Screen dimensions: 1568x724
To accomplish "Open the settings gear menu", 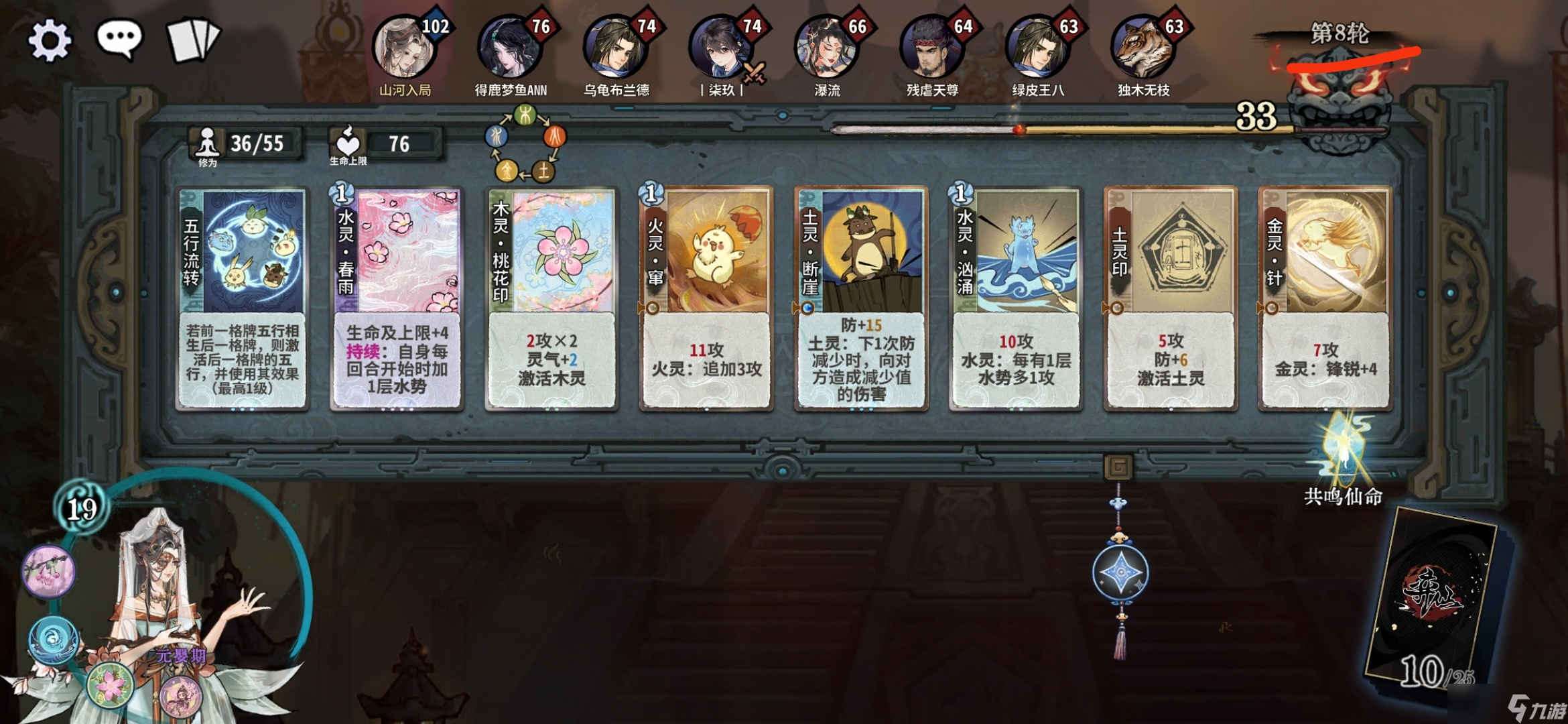I will (50, 40).
